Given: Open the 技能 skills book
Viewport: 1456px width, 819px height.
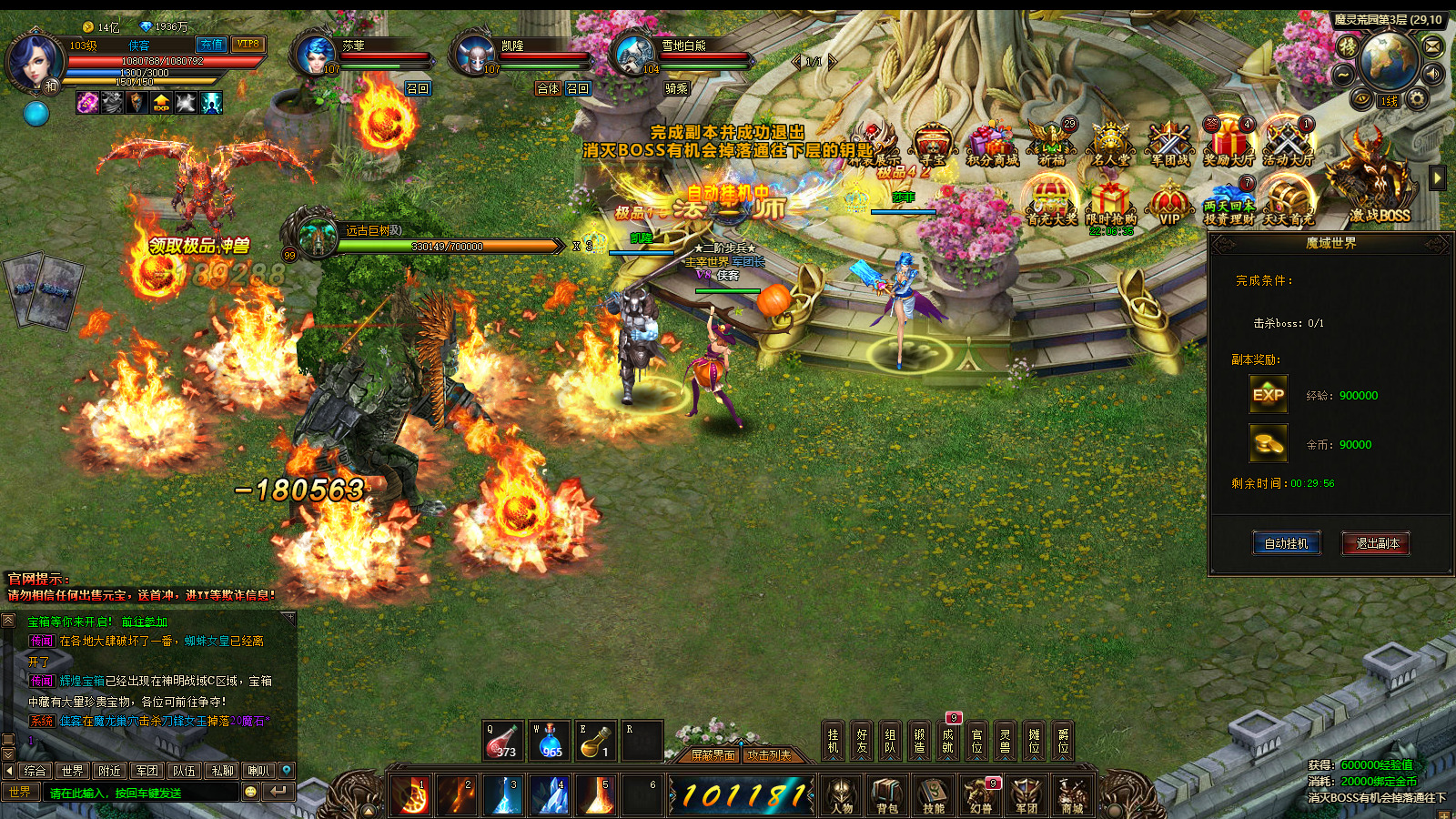Looking at the screenshot, I should [x=934, y=794].
